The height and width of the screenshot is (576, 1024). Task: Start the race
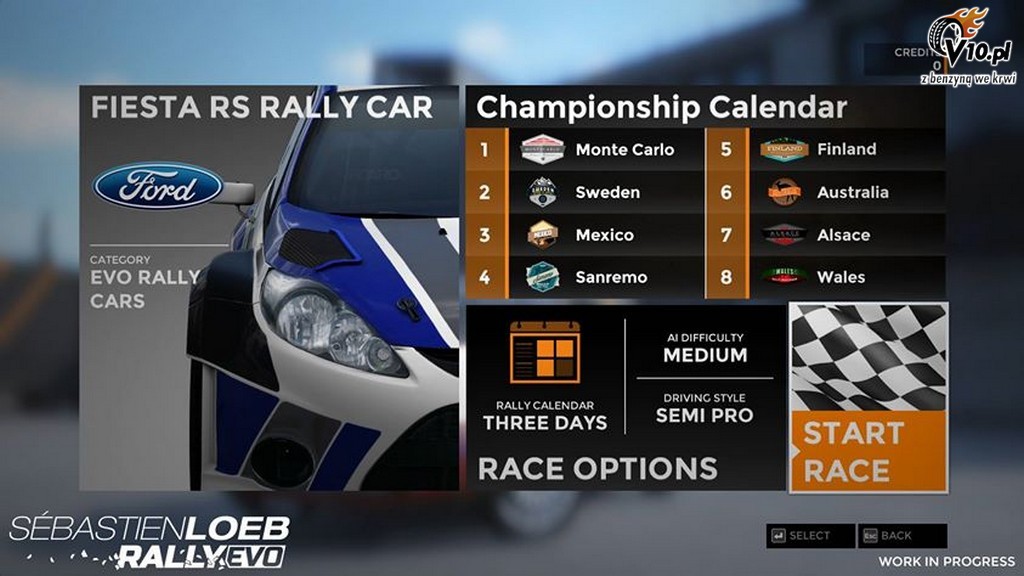(867, 398)
